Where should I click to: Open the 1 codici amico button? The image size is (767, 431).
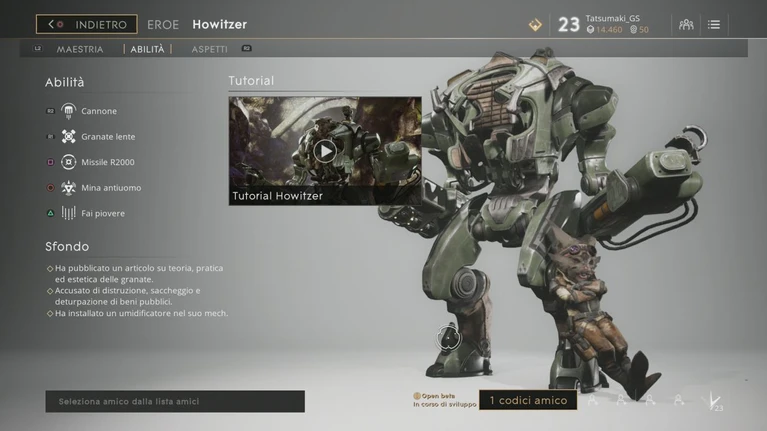tap(527, 401)
